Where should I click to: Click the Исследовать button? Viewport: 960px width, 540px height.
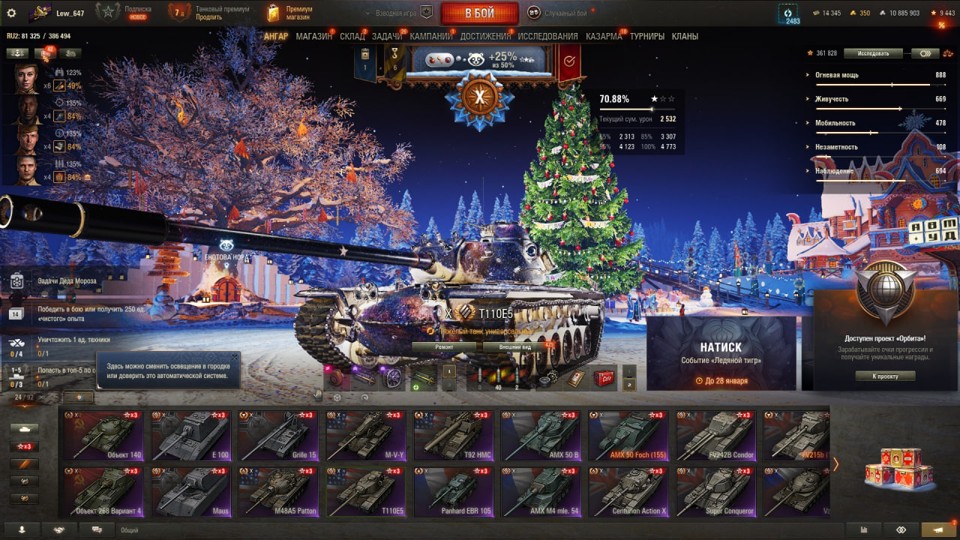tap(873, 53)
